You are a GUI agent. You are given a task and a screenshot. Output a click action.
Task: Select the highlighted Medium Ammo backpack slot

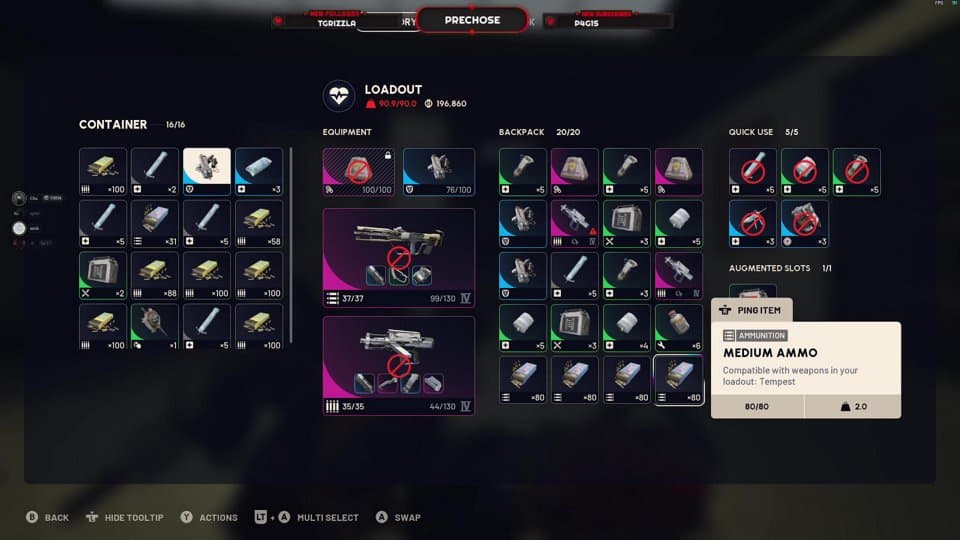(x=678, y=380)
